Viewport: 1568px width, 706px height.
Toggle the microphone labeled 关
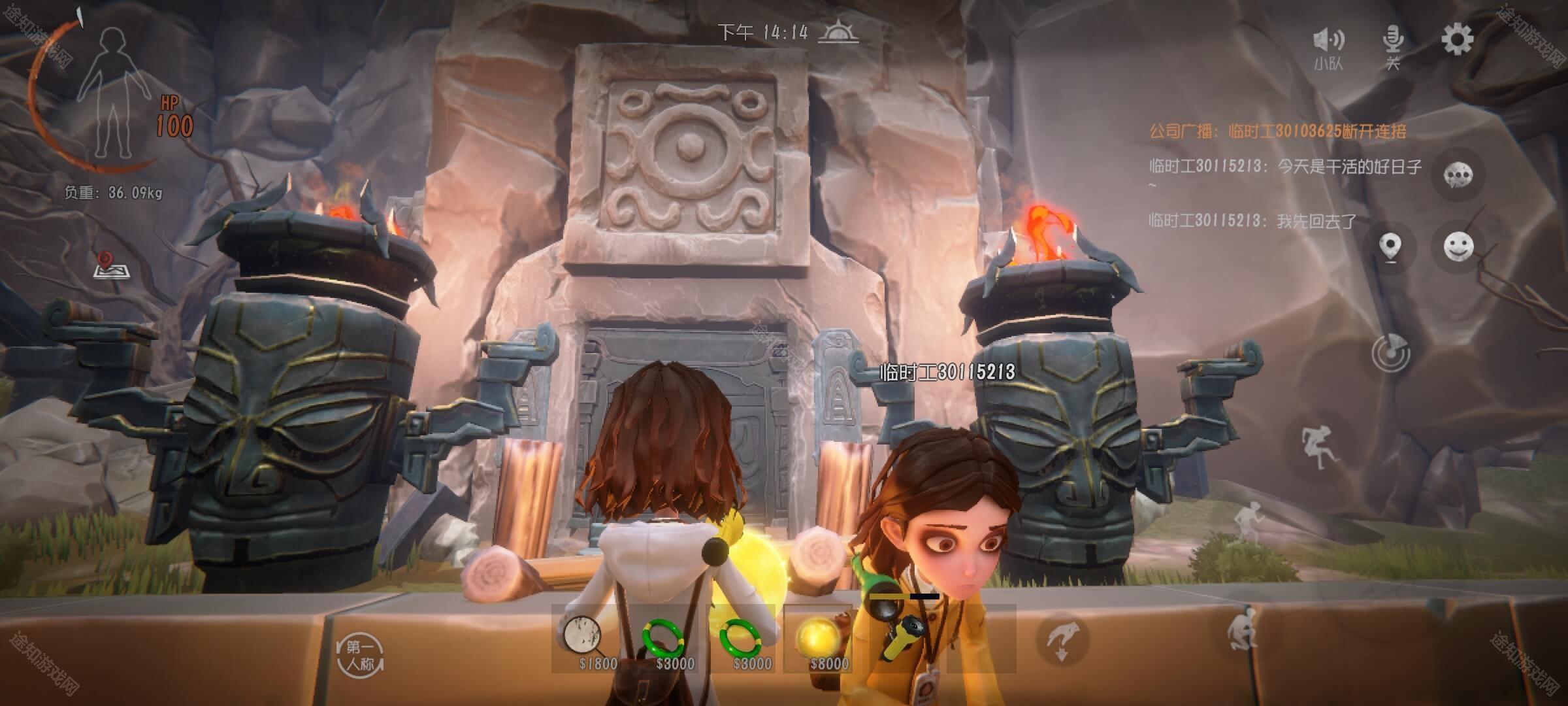coord(1393,44)
